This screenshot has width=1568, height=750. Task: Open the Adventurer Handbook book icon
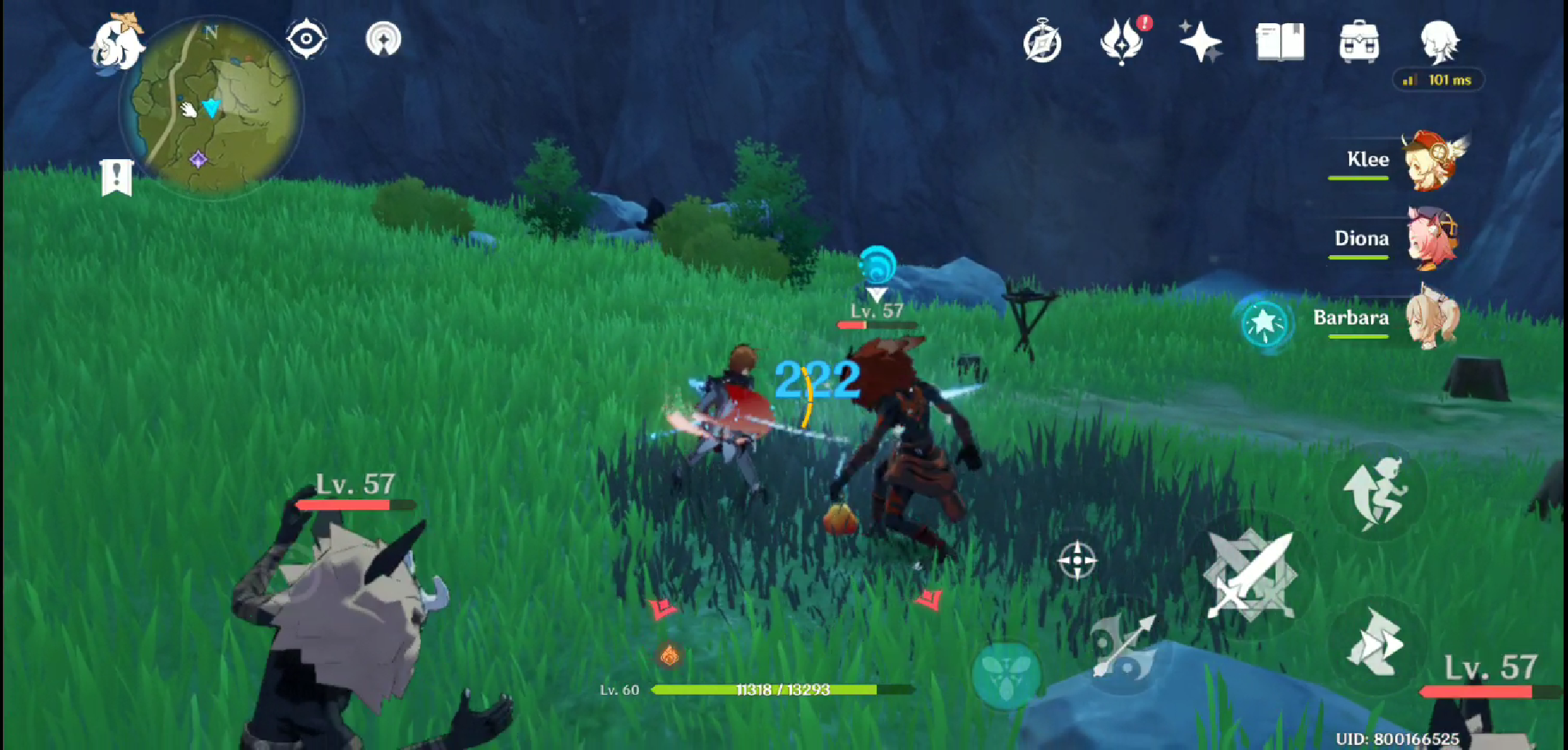tap(1280, 42)
